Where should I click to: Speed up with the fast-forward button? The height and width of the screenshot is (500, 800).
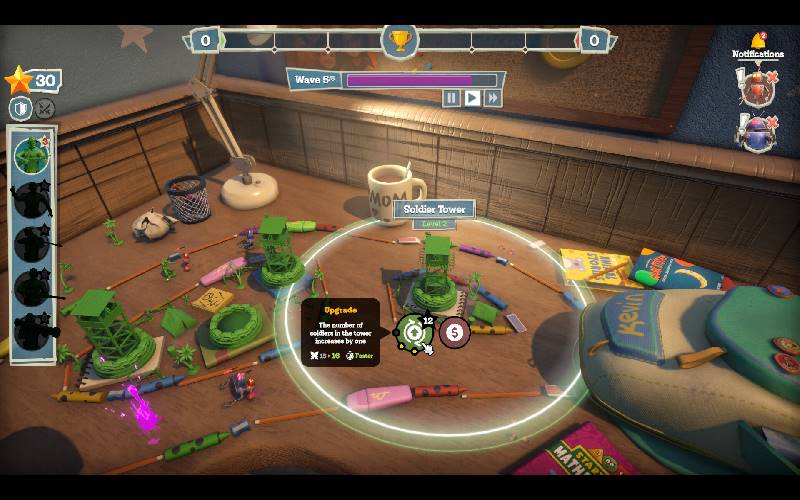pos(492,98)
